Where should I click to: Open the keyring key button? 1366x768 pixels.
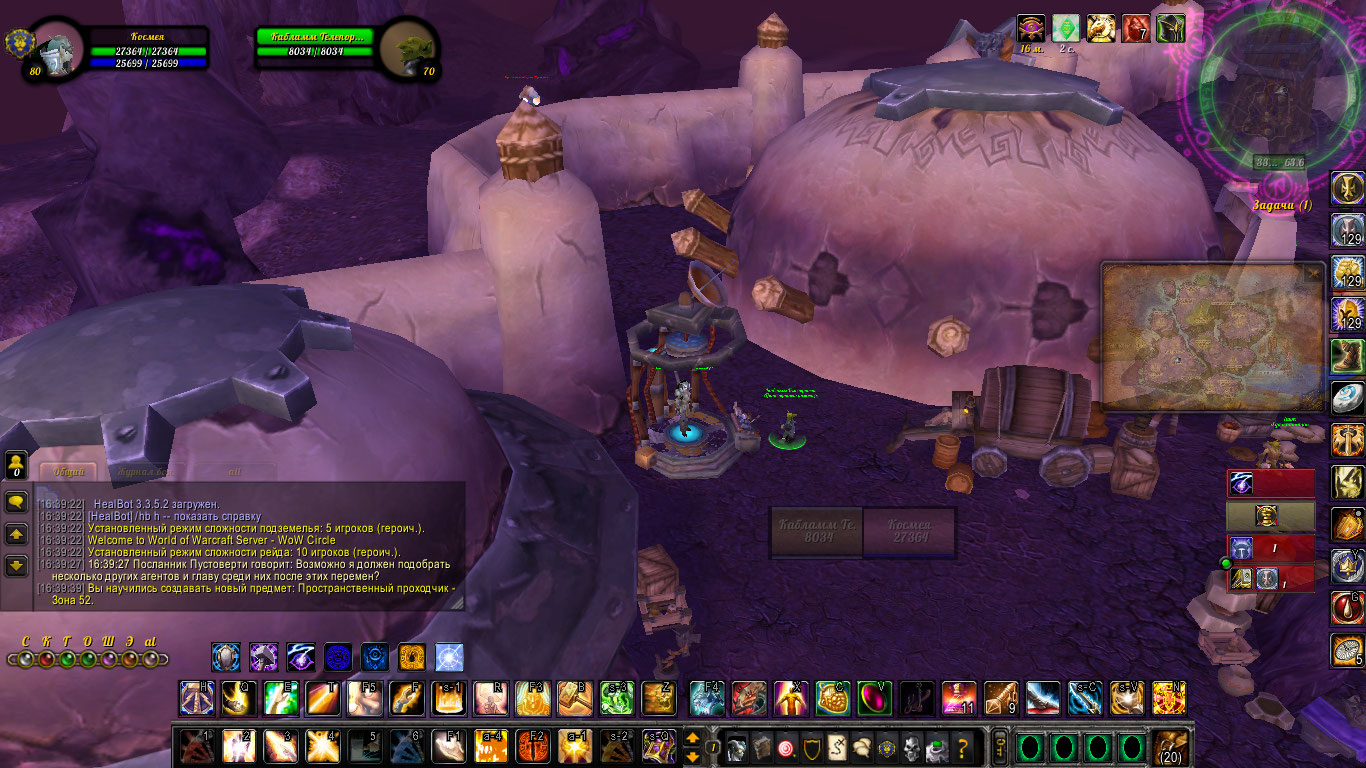998,747
